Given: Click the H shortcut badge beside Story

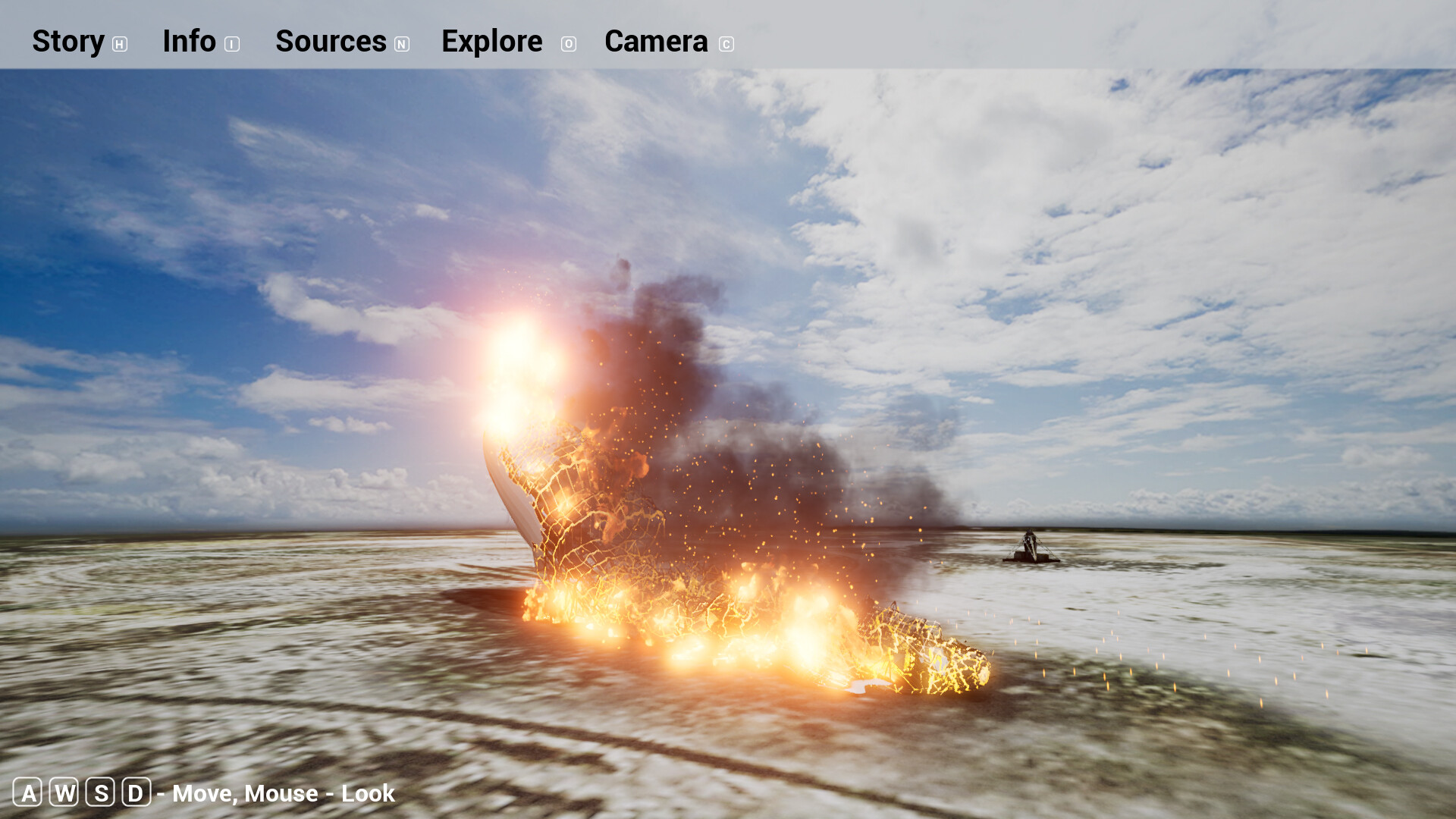Looking at the screenshot, I should pyautogui.click(x=120, y=44).
